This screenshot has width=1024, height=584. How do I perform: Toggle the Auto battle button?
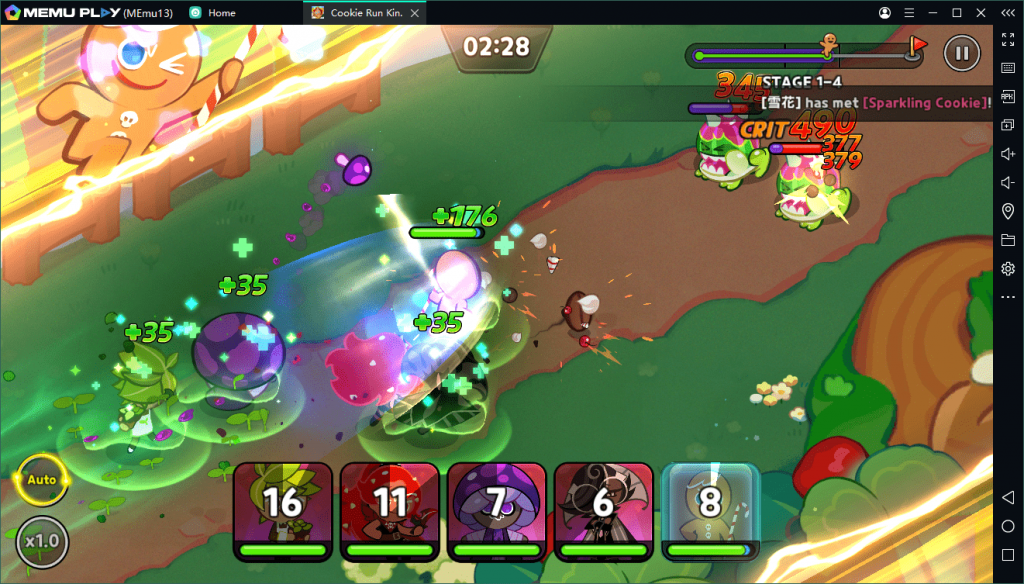coord(42,481)
